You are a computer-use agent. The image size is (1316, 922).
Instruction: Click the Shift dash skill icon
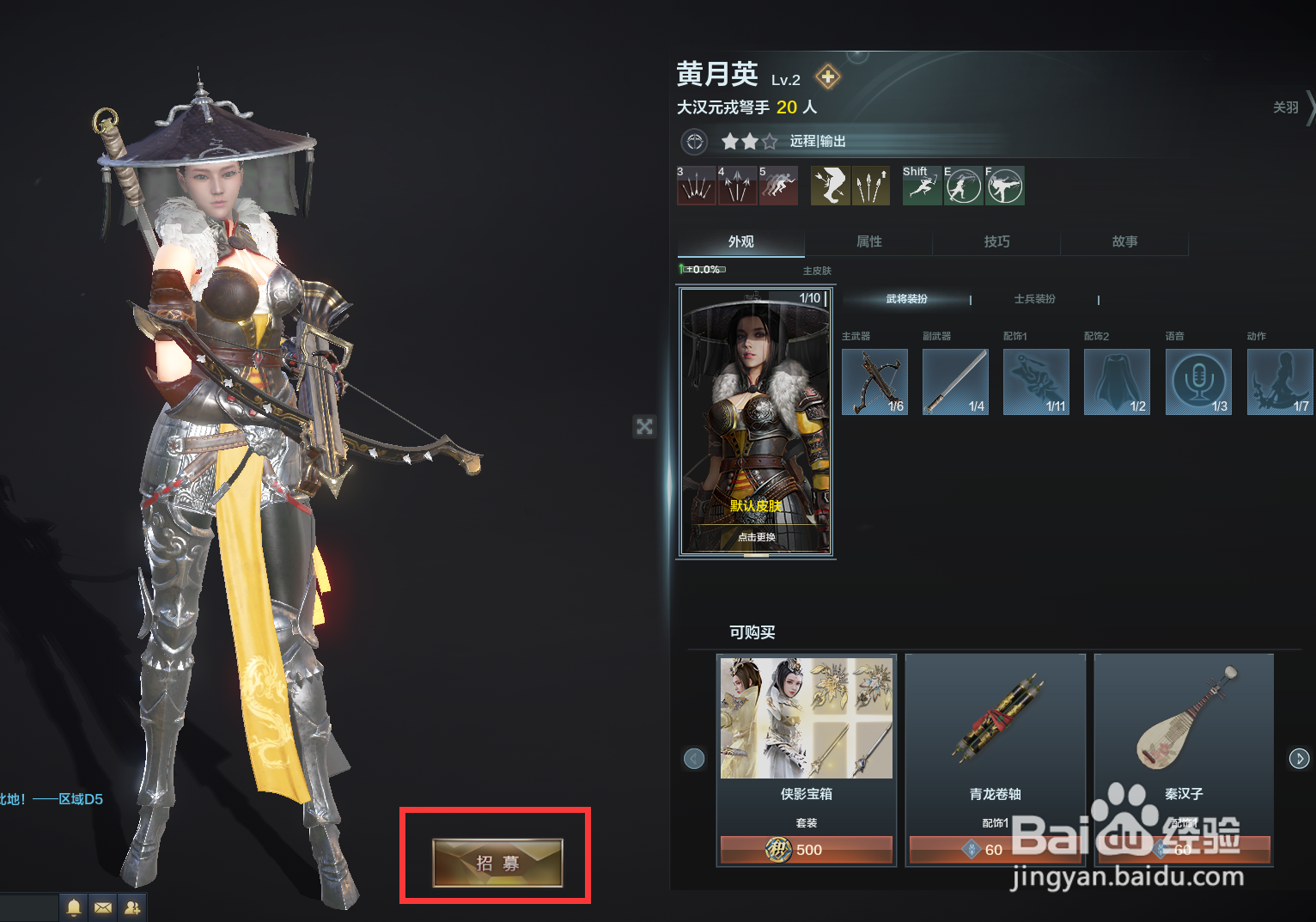point(922,186)
